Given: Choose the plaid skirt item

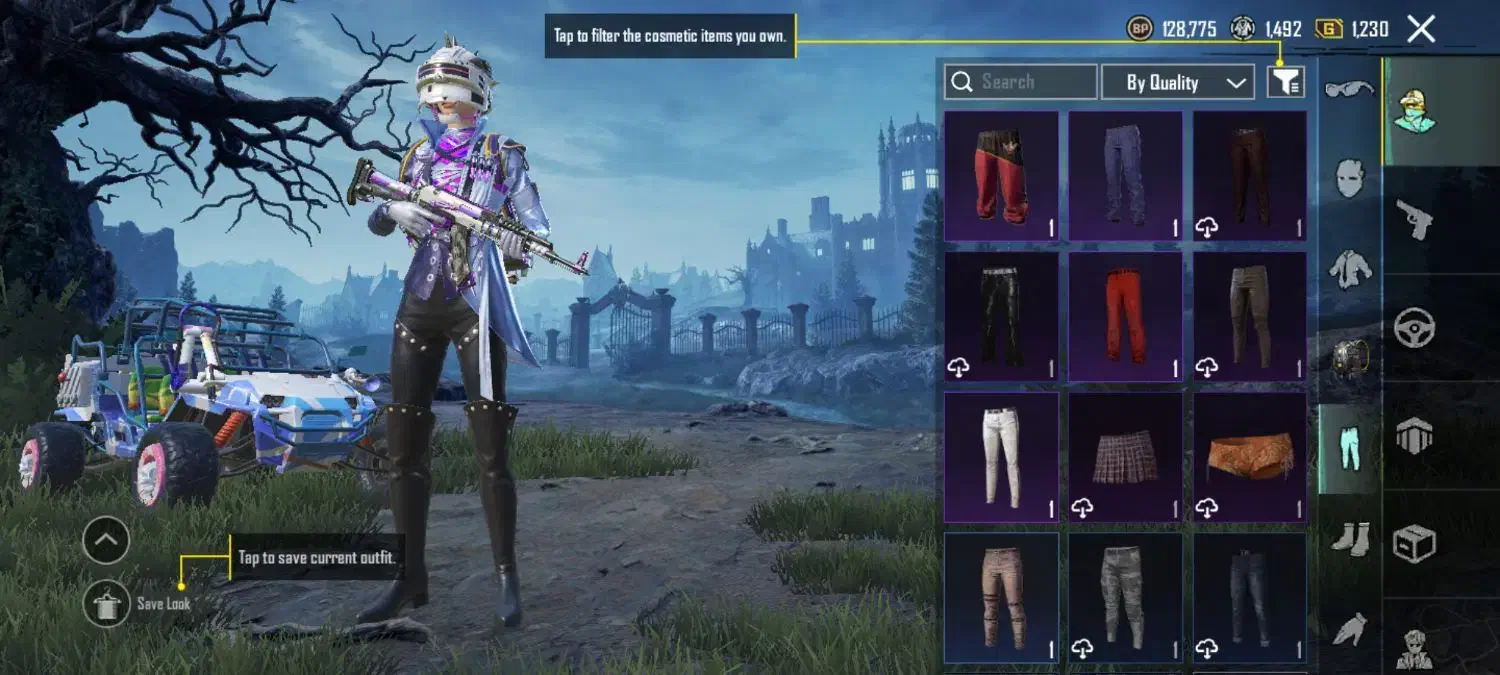Looking at the screenshot, I should [1125, 457].
